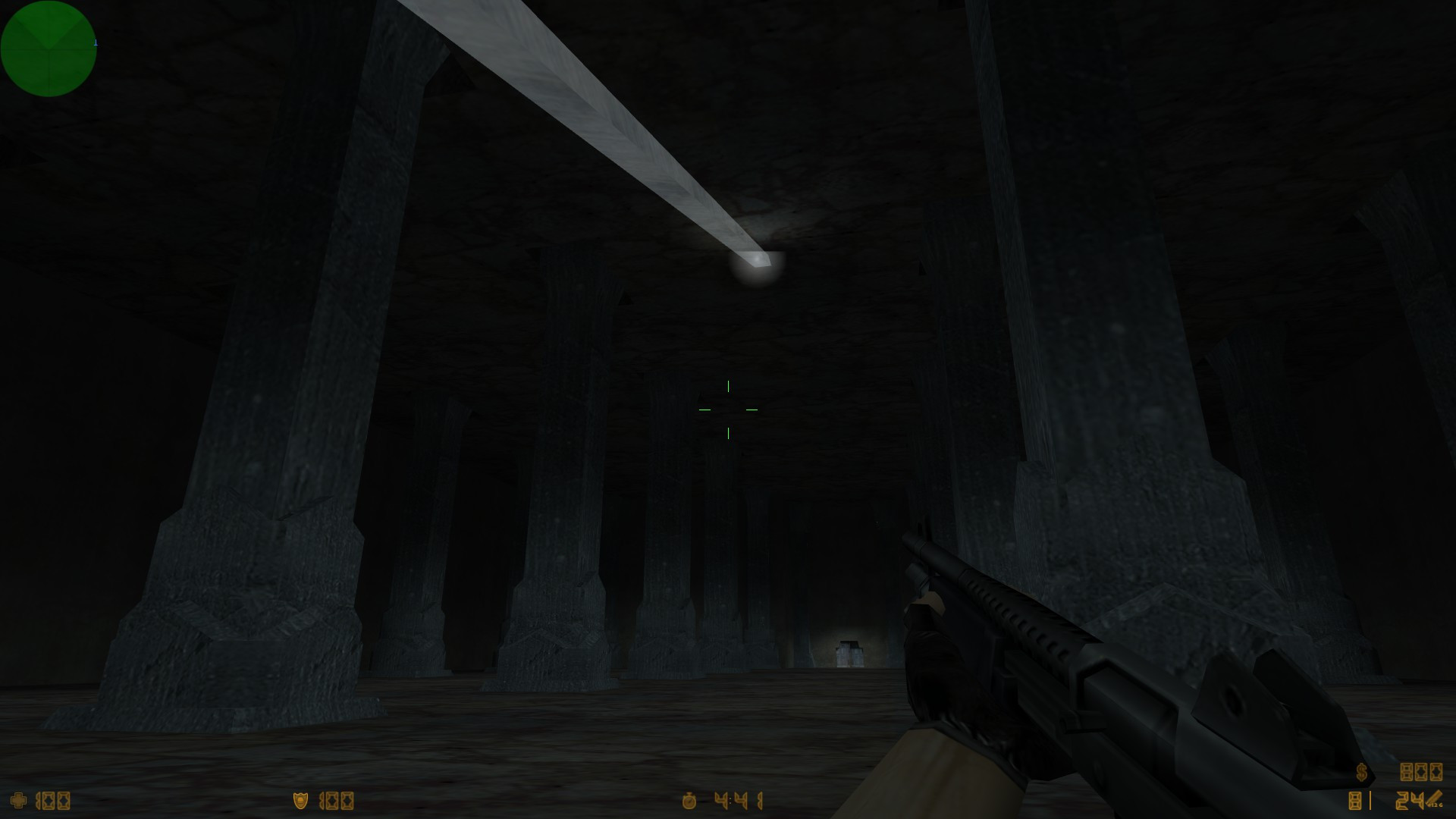Click the money amount 800
The height and width of the screenshot is (819, 1456).
coord(1420,772)
